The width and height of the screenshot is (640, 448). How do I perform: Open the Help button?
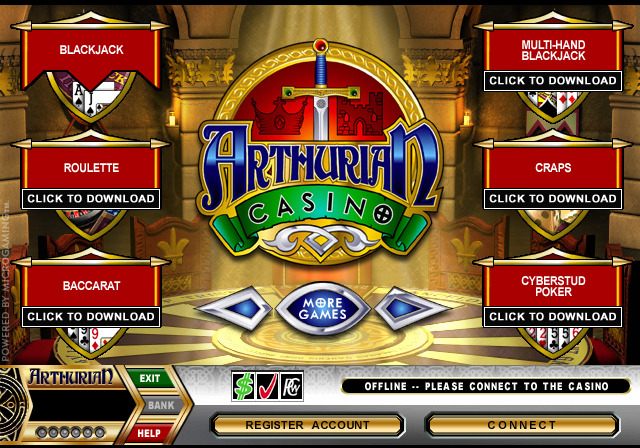tap(150, 433)
